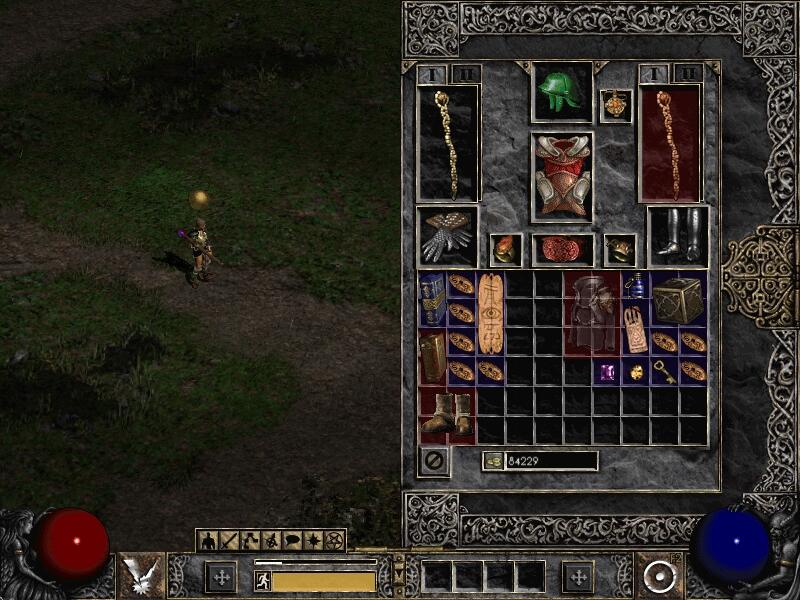Close the inventory panel
The height and width of the screenshot is (600, 800).
(x=434, y=461)
